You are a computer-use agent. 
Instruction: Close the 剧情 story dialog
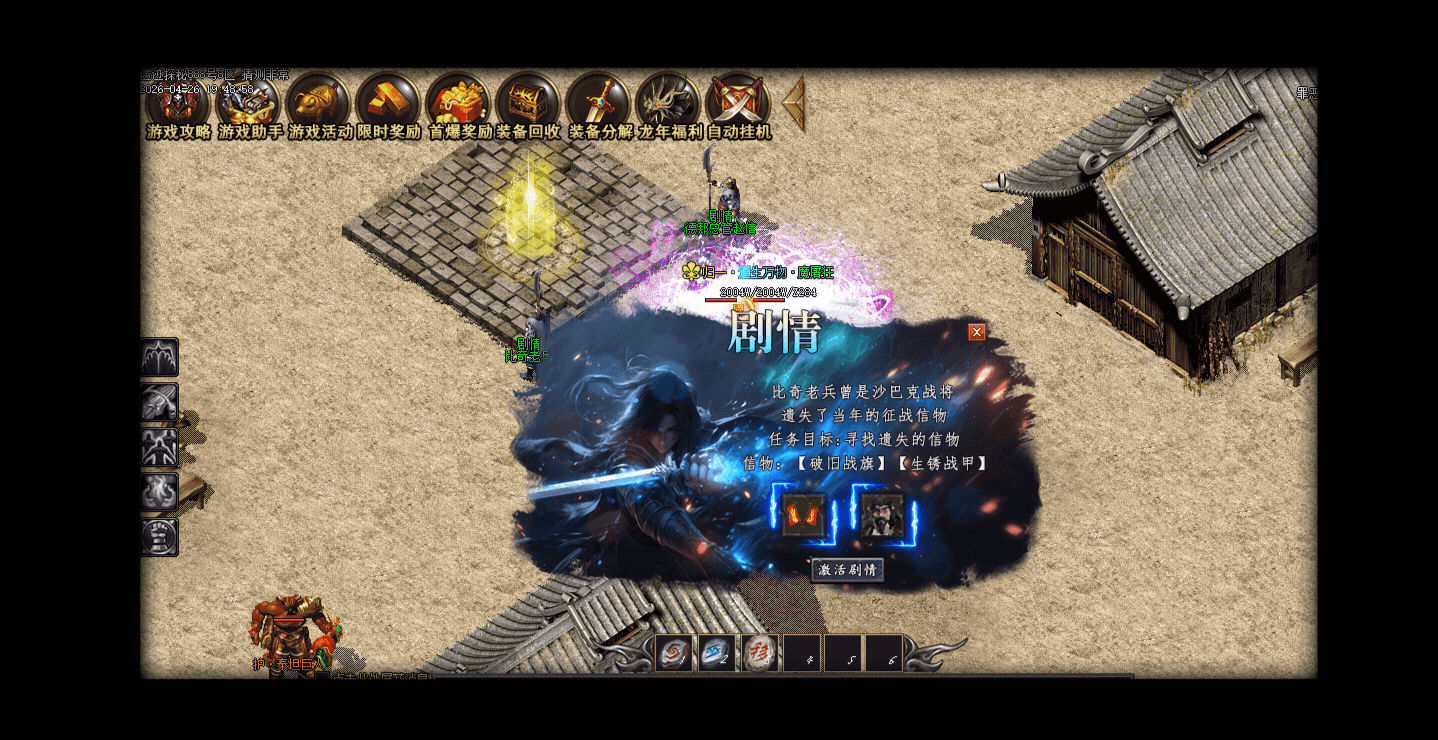coord(977,332)
